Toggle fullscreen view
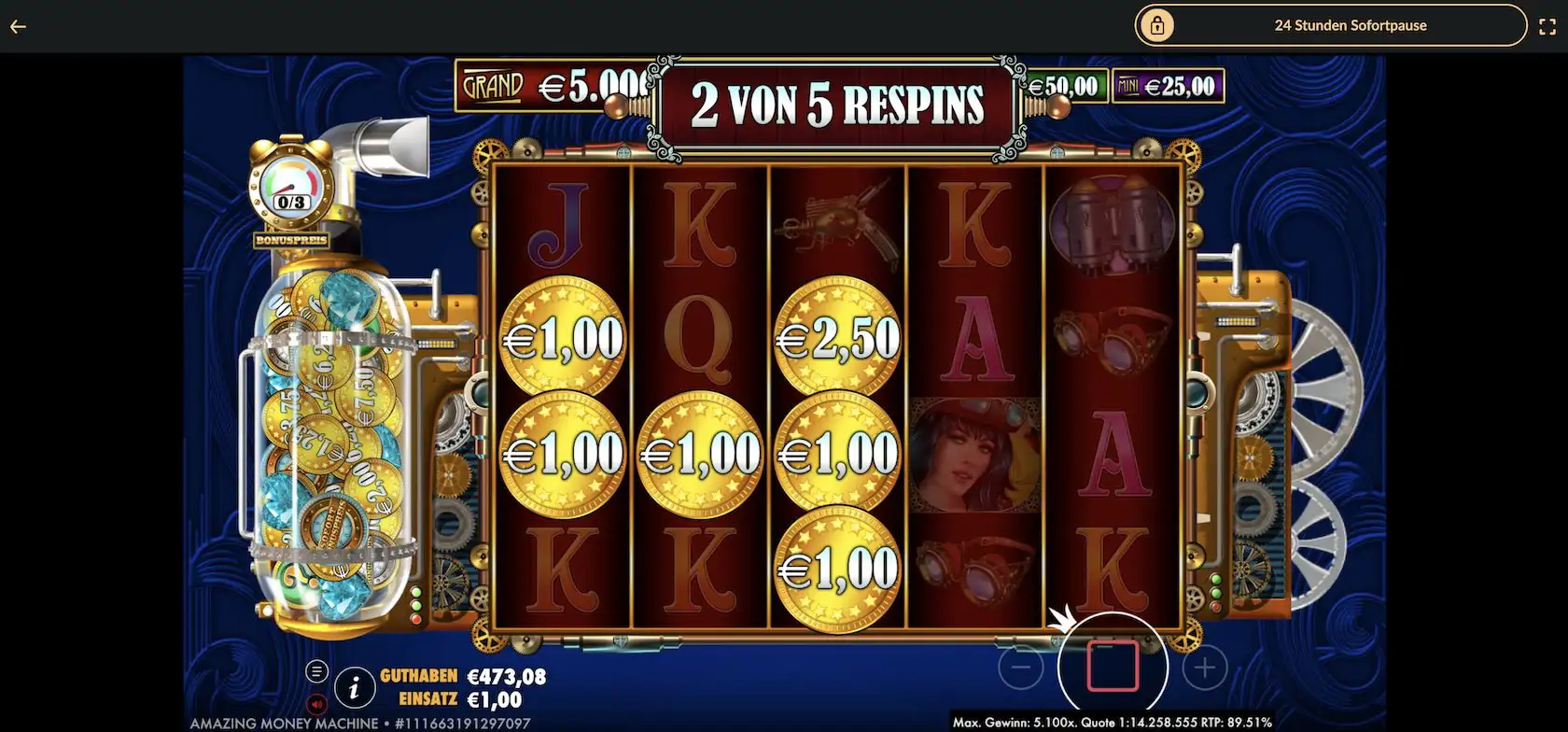1568x732 pixels. tap(1547, 25)
